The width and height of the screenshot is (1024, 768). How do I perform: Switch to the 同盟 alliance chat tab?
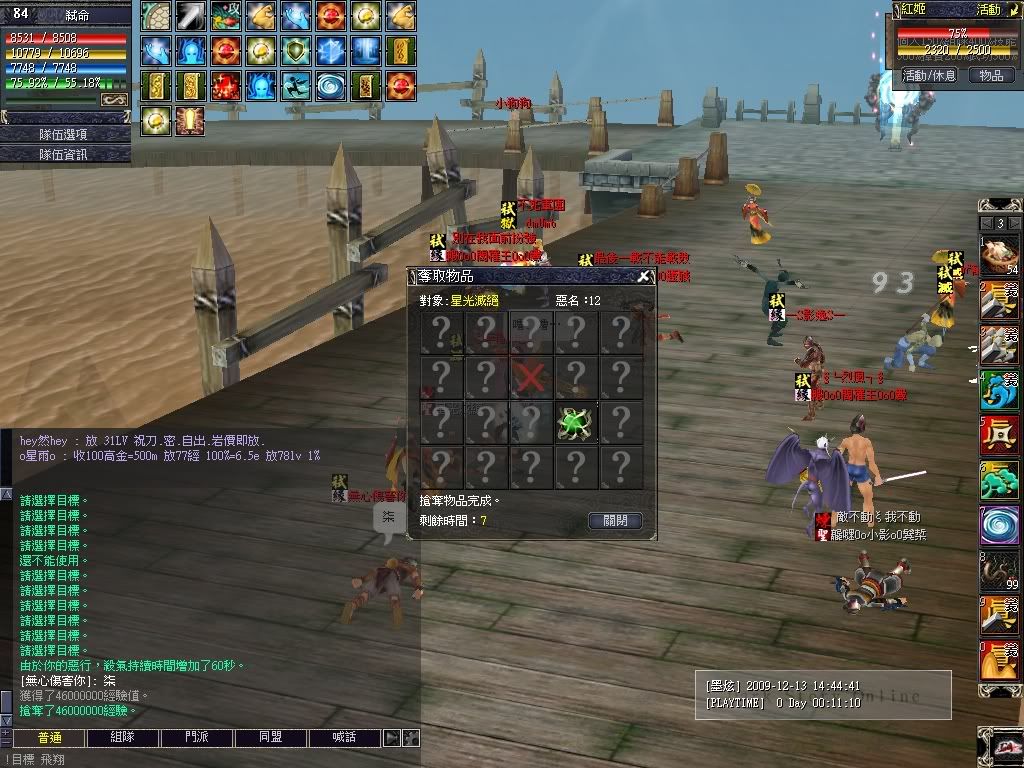tap(271, 738)
